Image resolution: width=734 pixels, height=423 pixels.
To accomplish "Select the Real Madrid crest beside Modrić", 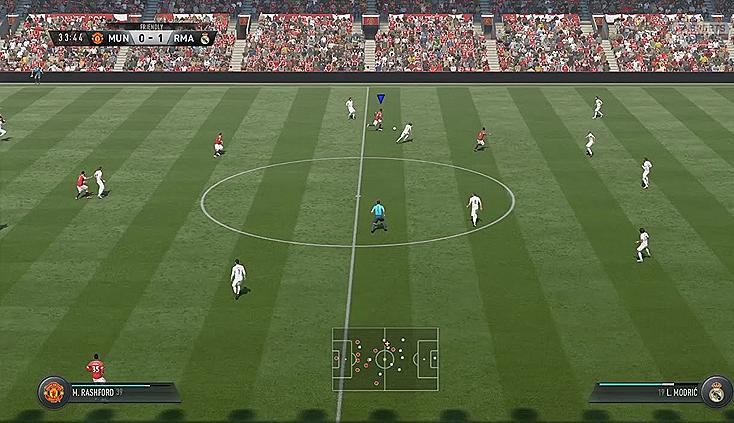I will click(716, 391).
